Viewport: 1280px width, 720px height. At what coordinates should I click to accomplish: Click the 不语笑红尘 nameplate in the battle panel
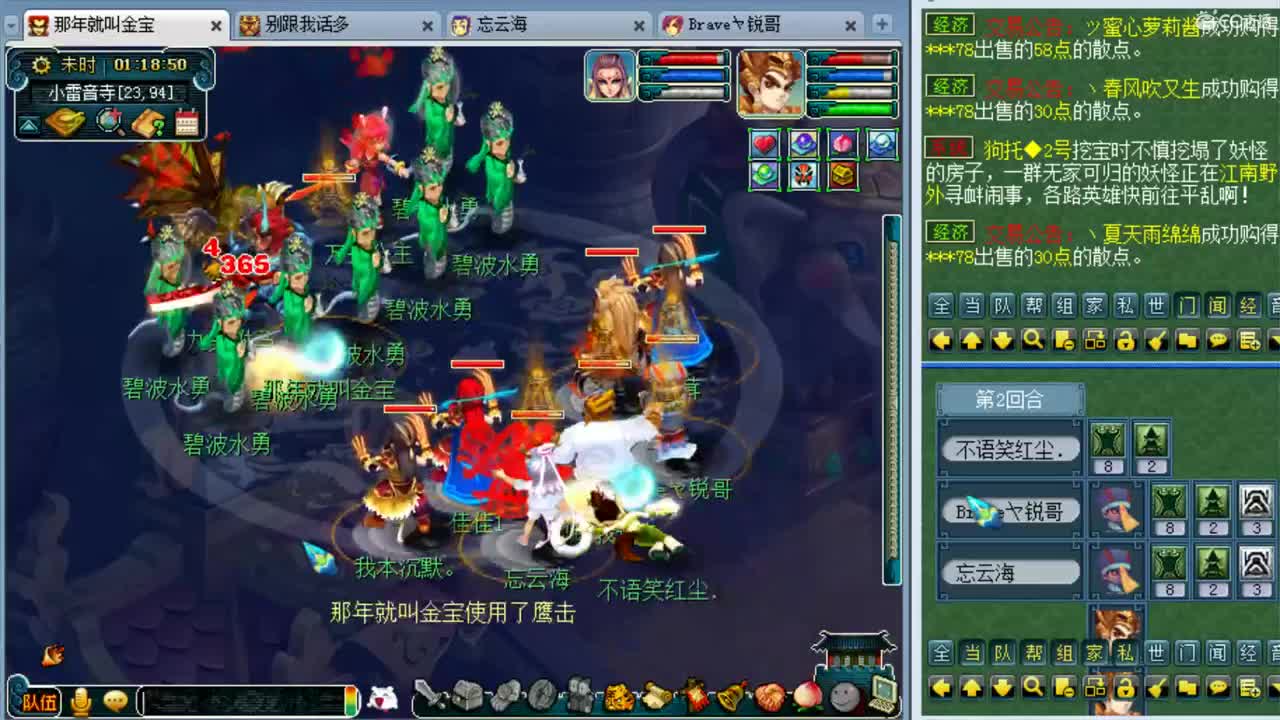[x=1008, y=449]
